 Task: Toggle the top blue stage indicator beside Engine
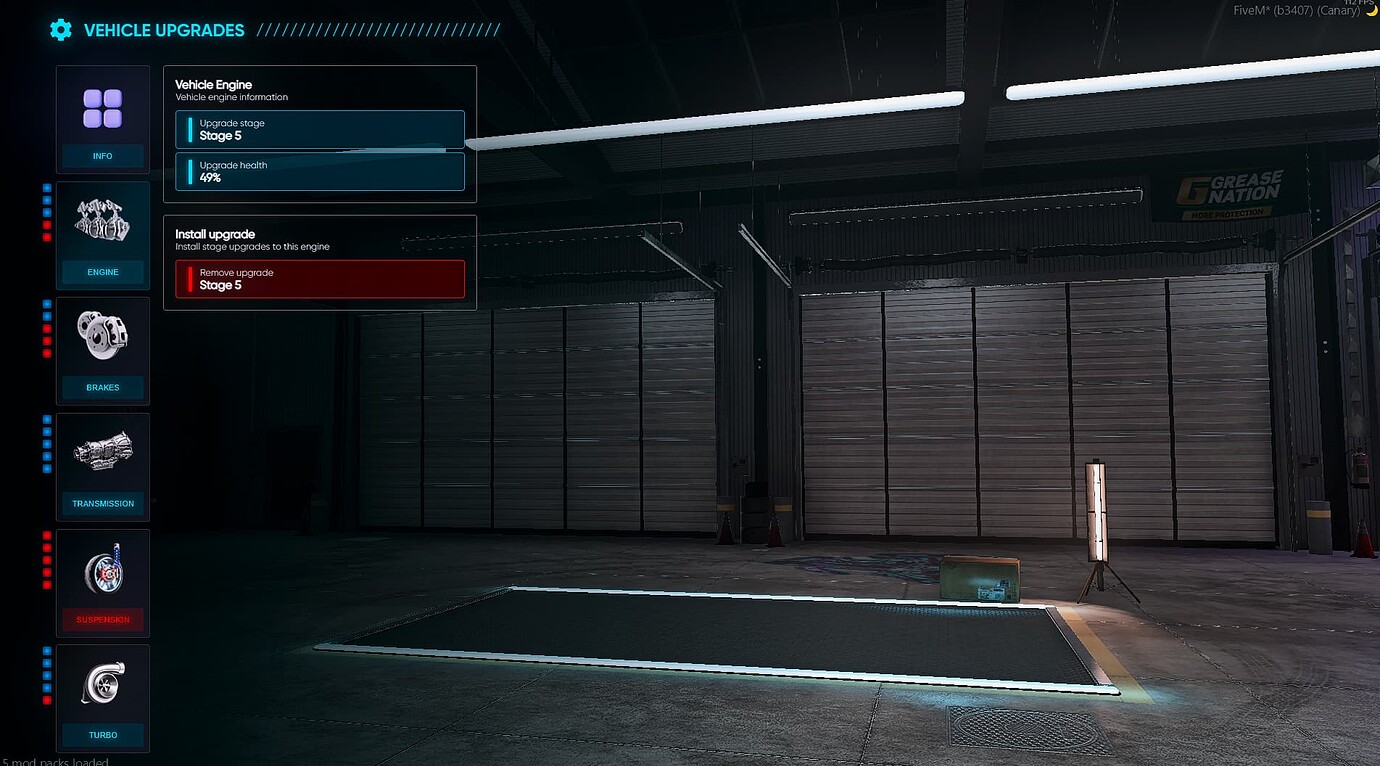point(45,187)
